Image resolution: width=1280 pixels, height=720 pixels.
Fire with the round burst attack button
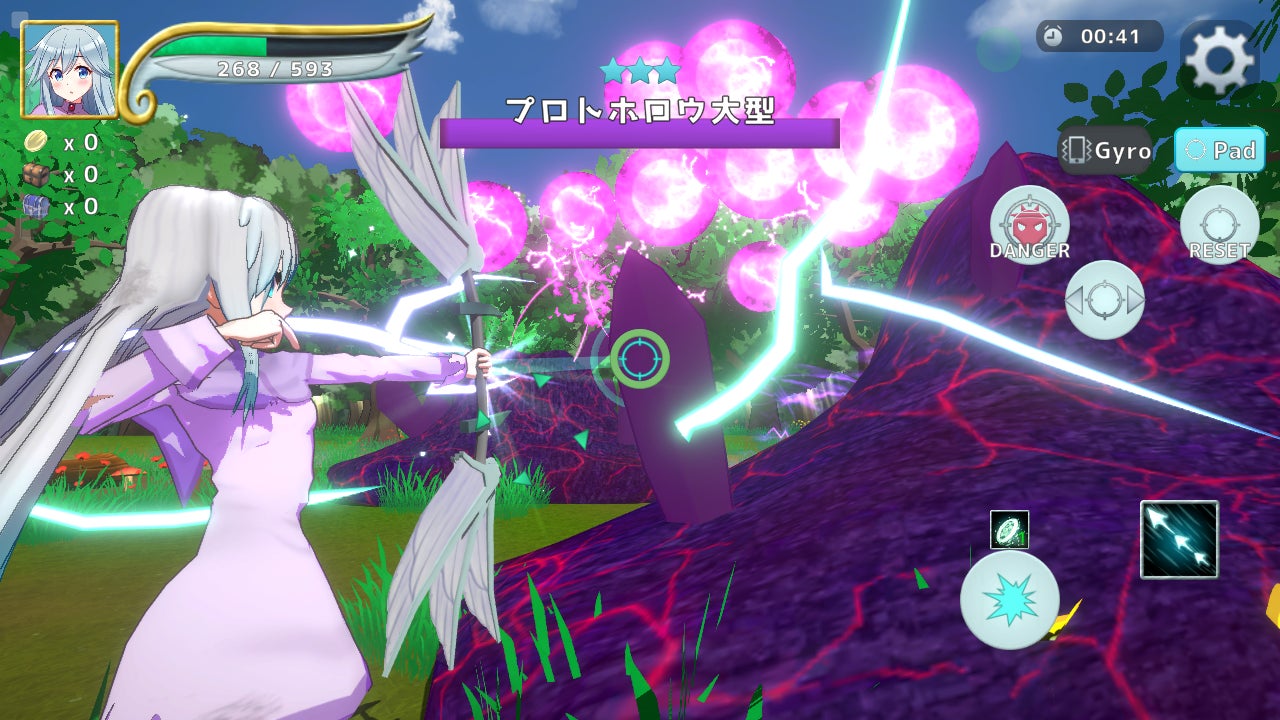tap(1009, 600)
